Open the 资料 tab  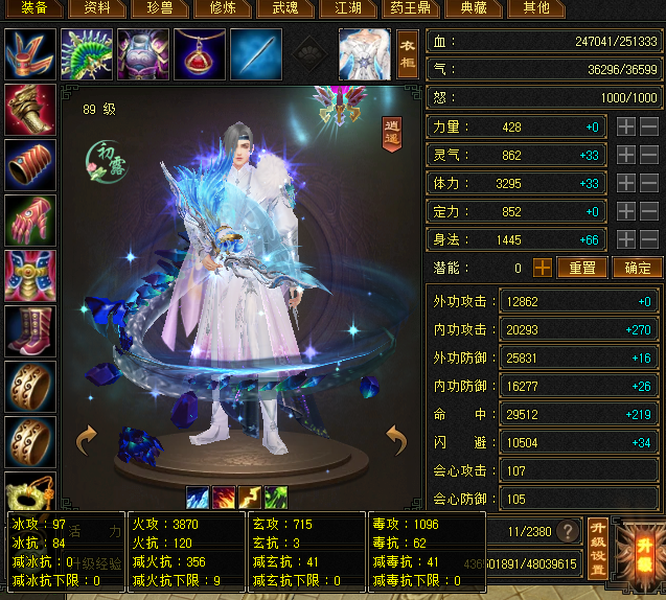click(x=97, y=8)
